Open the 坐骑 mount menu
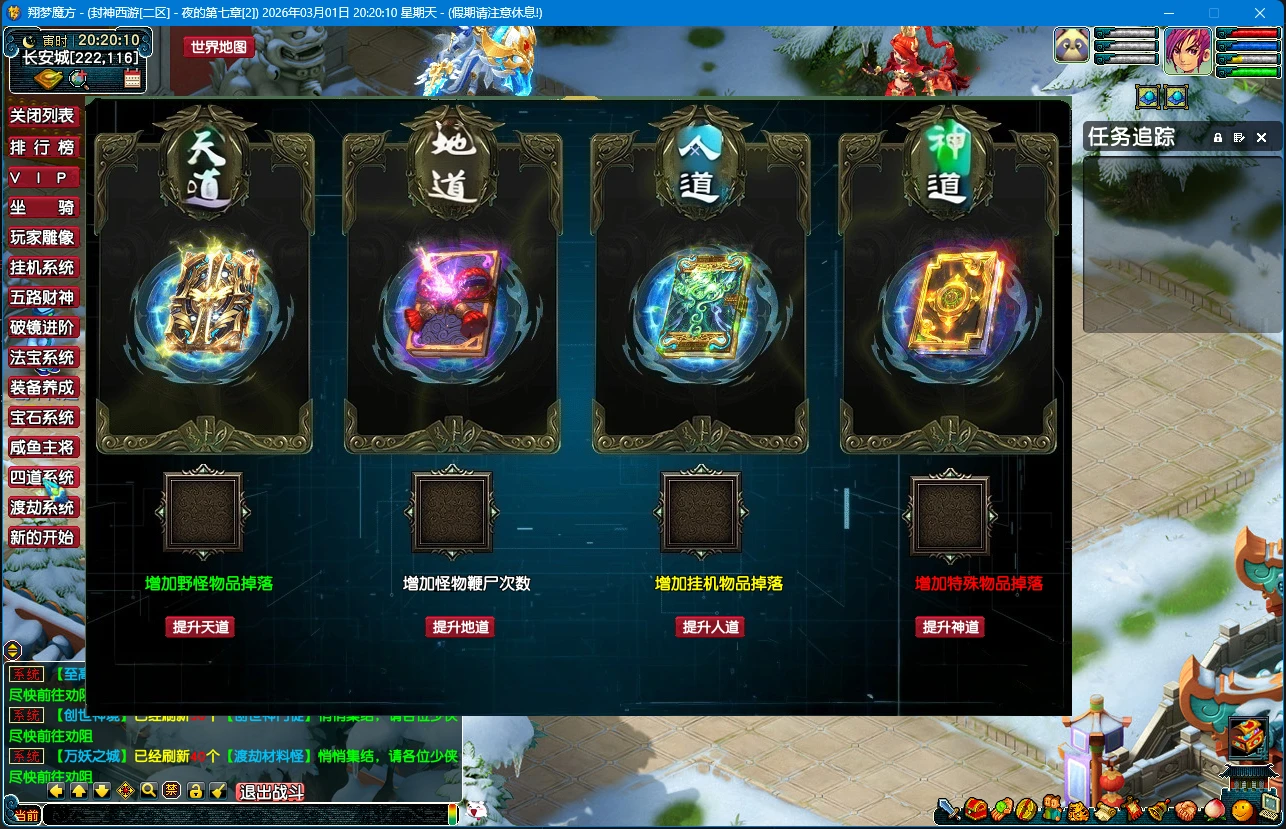The height and width of the screenshot is (829, 1286). (x=42, y=207)
